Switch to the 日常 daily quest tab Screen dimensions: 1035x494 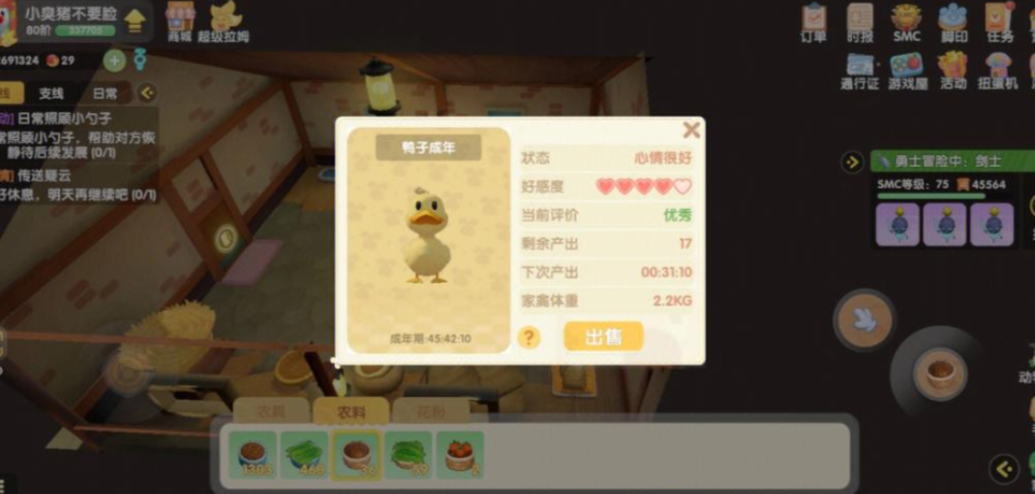point(105,93)
